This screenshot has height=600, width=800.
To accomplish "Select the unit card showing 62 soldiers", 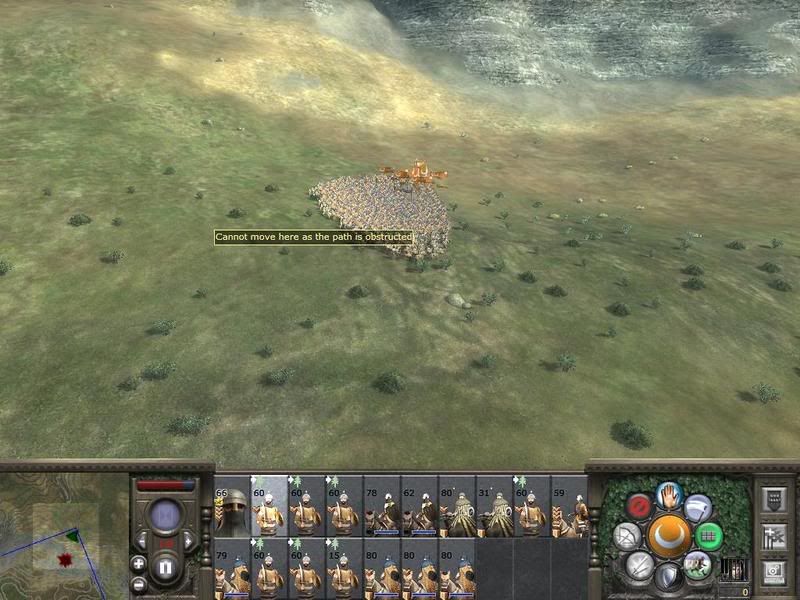I will [419, 507].
